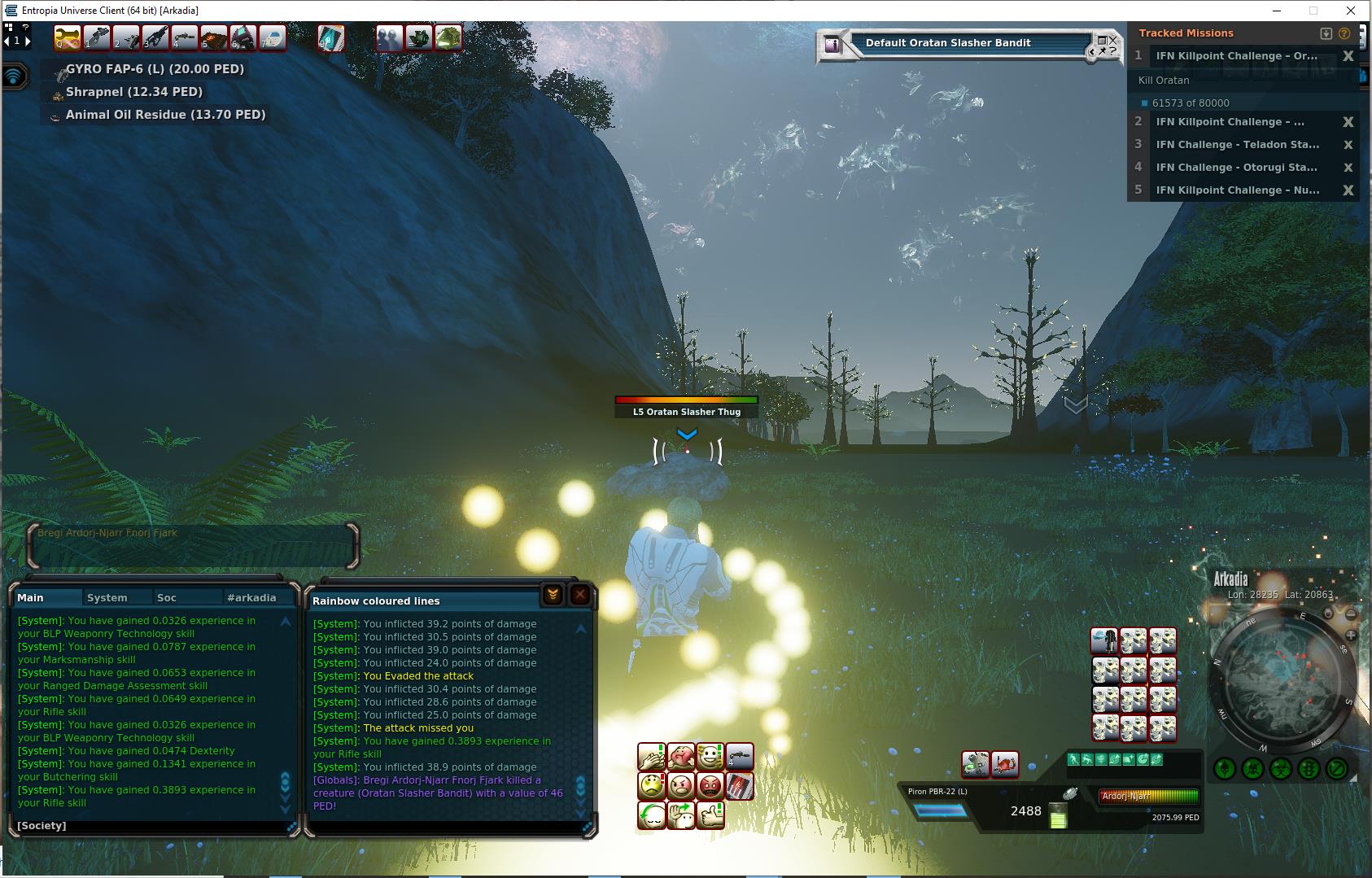Select the wrench repair tool hotbar slot
Image resolution: width=1372 pixels, height=878 pixels.
point(68,37)
